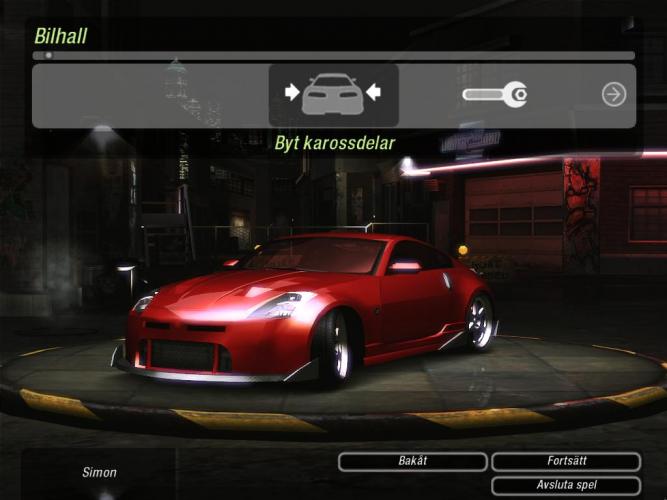Select the Byt karossdelar car icon

[x=333, y=95]
